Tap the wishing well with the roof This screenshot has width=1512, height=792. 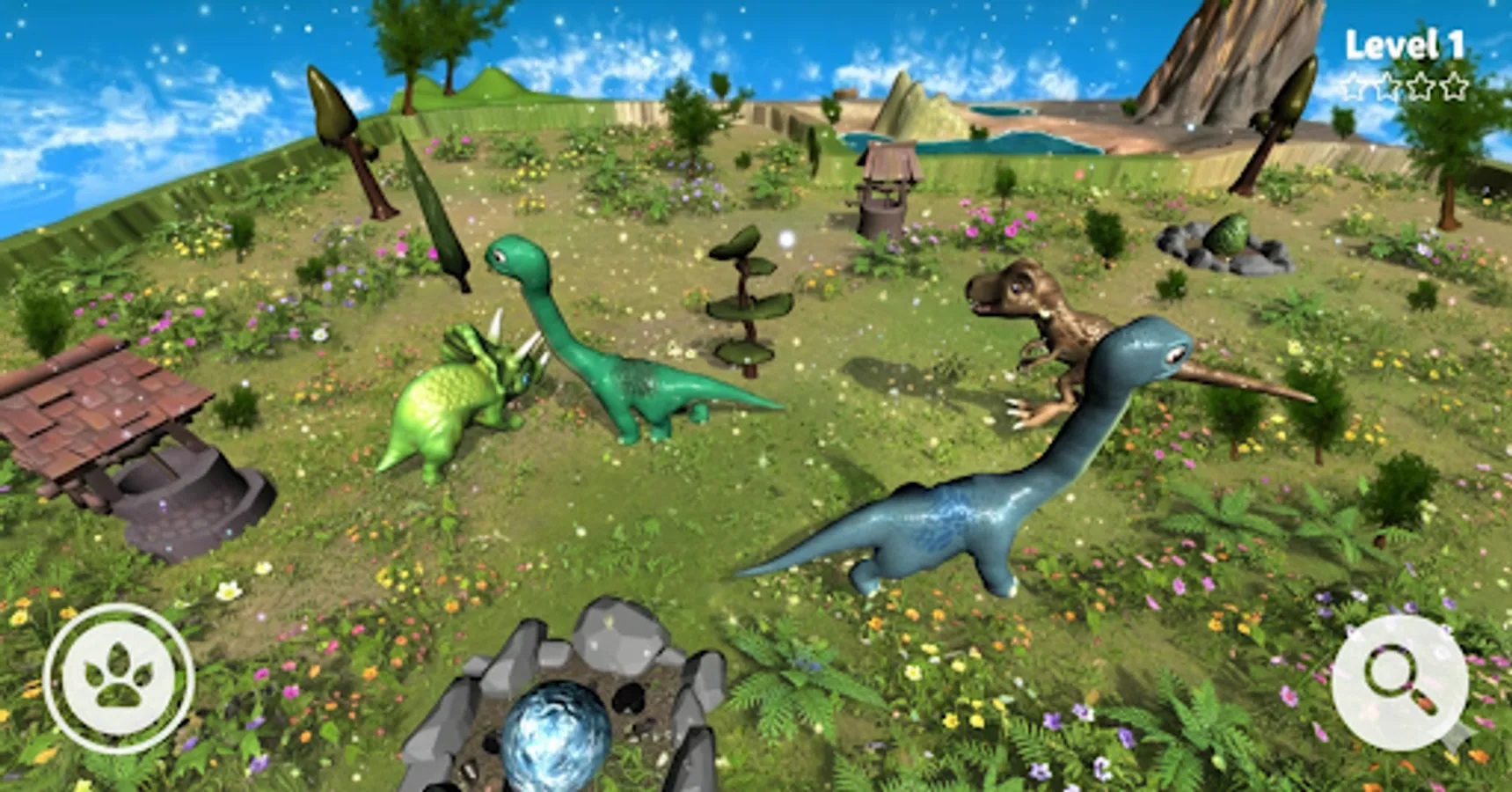(x=884, y=189)
